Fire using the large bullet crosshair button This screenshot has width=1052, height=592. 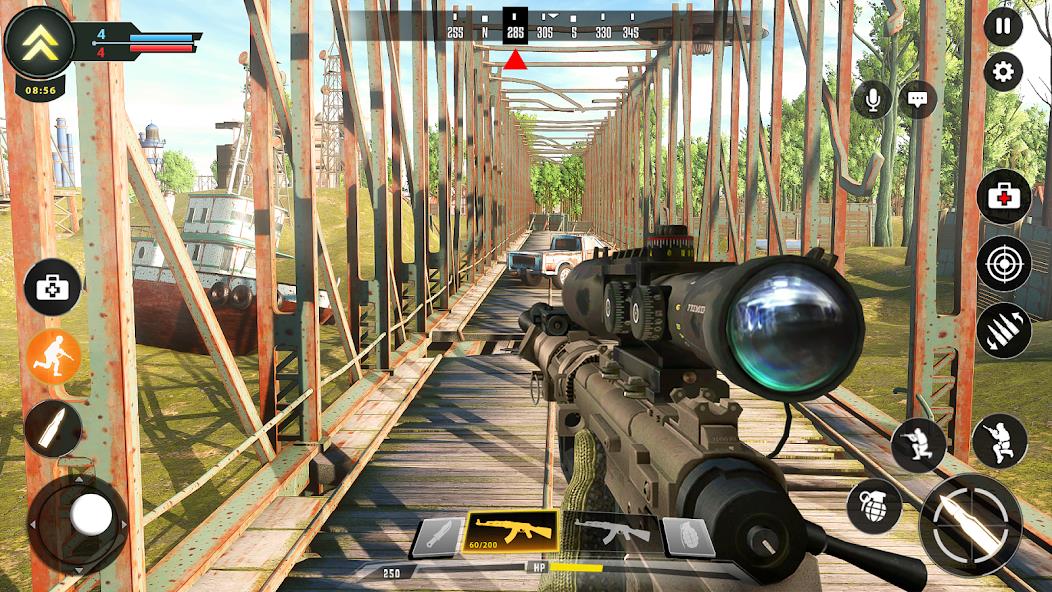970,525
